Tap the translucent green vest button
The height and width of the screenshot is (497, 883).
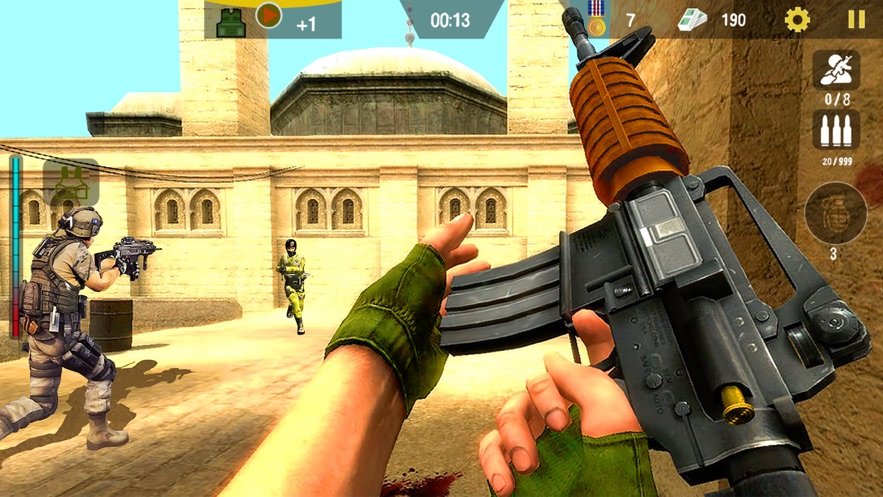click(71, 182)
